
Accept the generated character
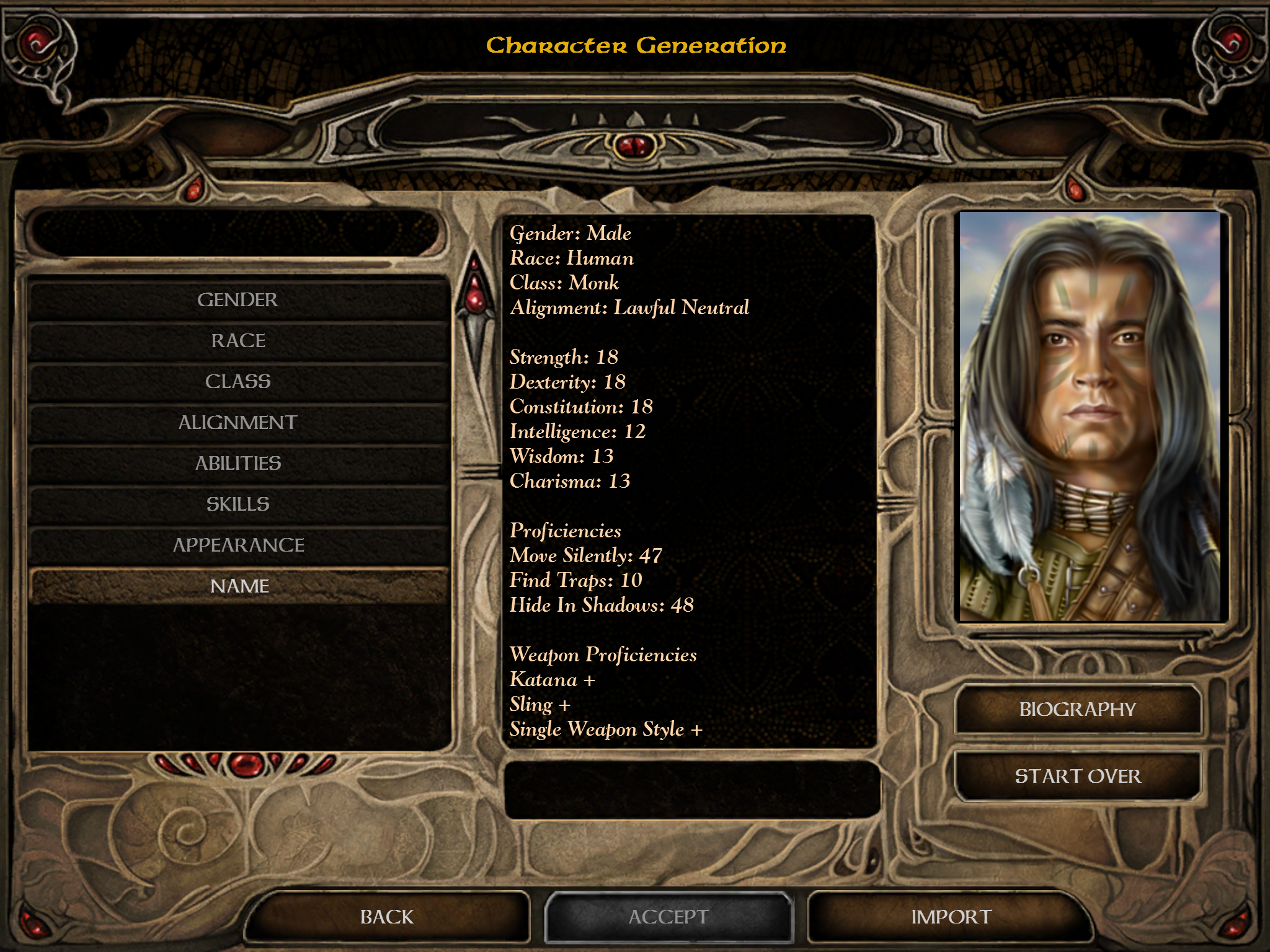click(668, 917)
